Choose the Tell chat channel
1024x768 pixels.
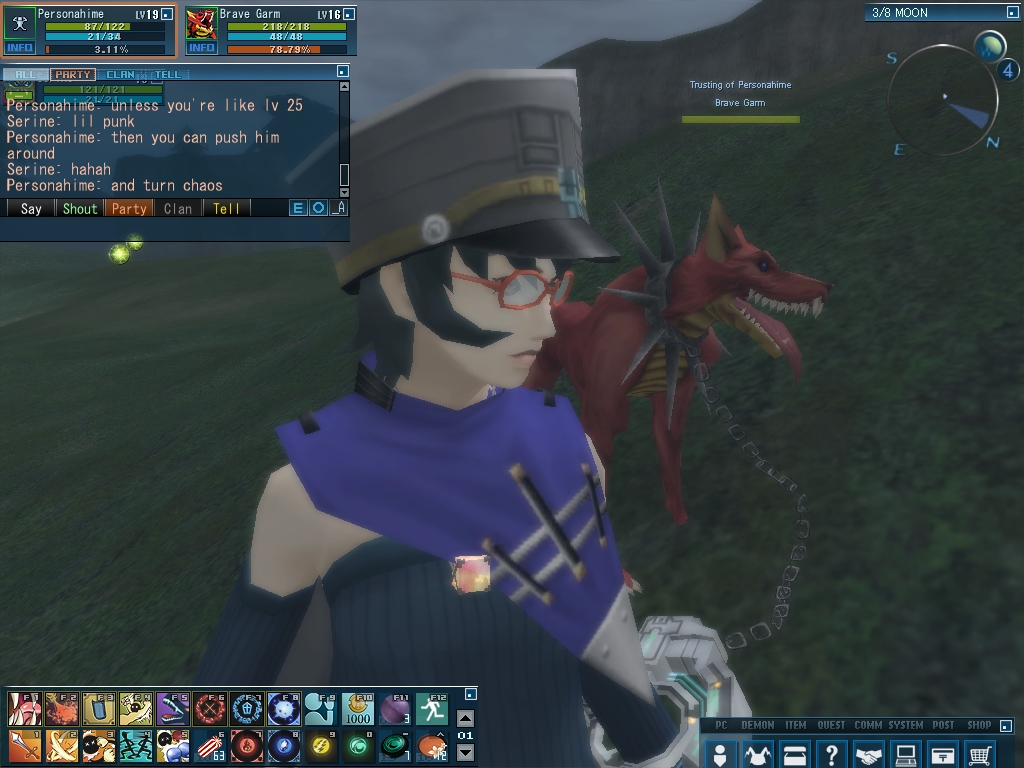pos(226,209)
